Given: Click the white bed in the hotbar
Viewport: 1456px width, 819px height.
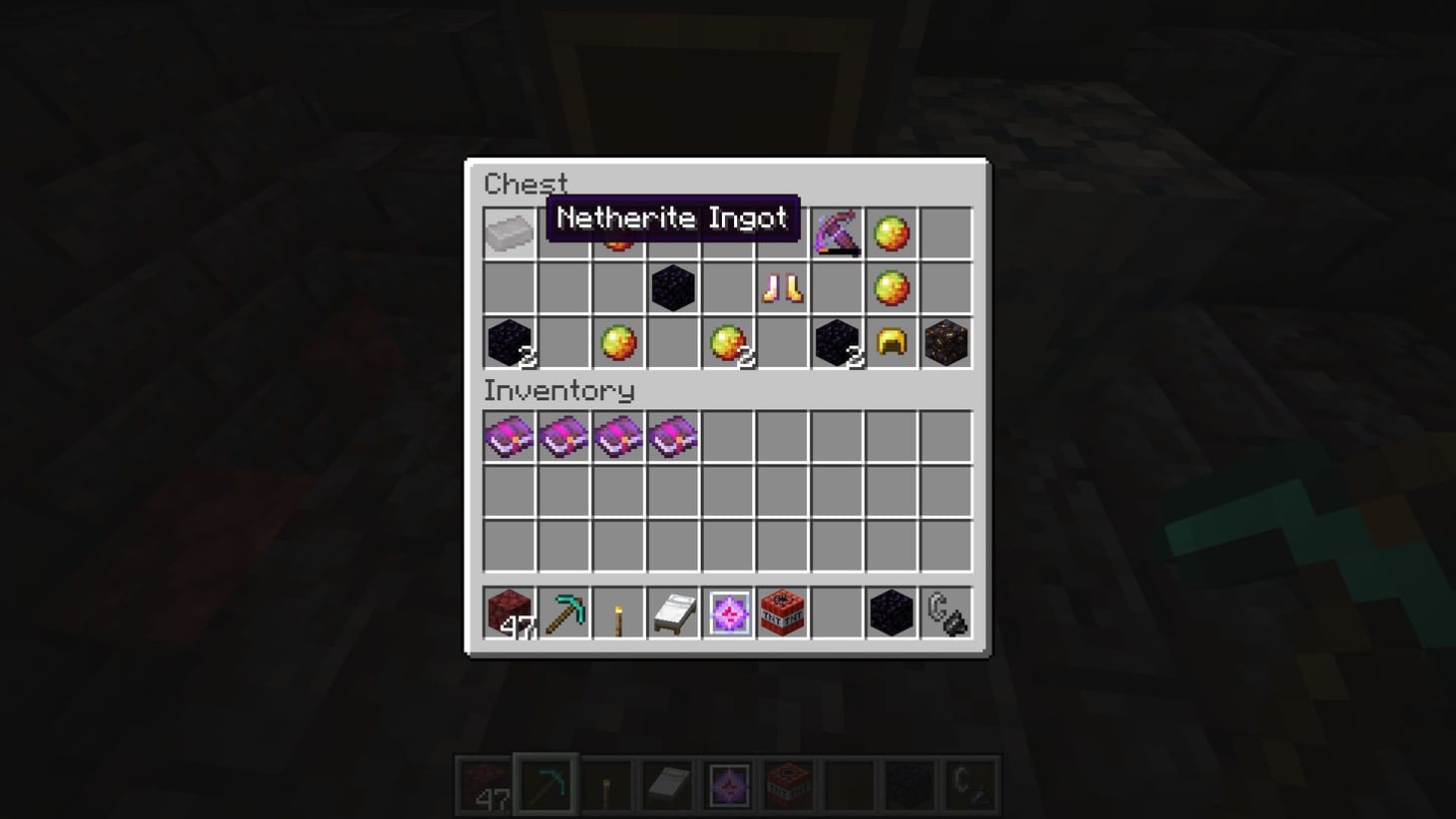Looking at the screenshot, I should [673, 614].
